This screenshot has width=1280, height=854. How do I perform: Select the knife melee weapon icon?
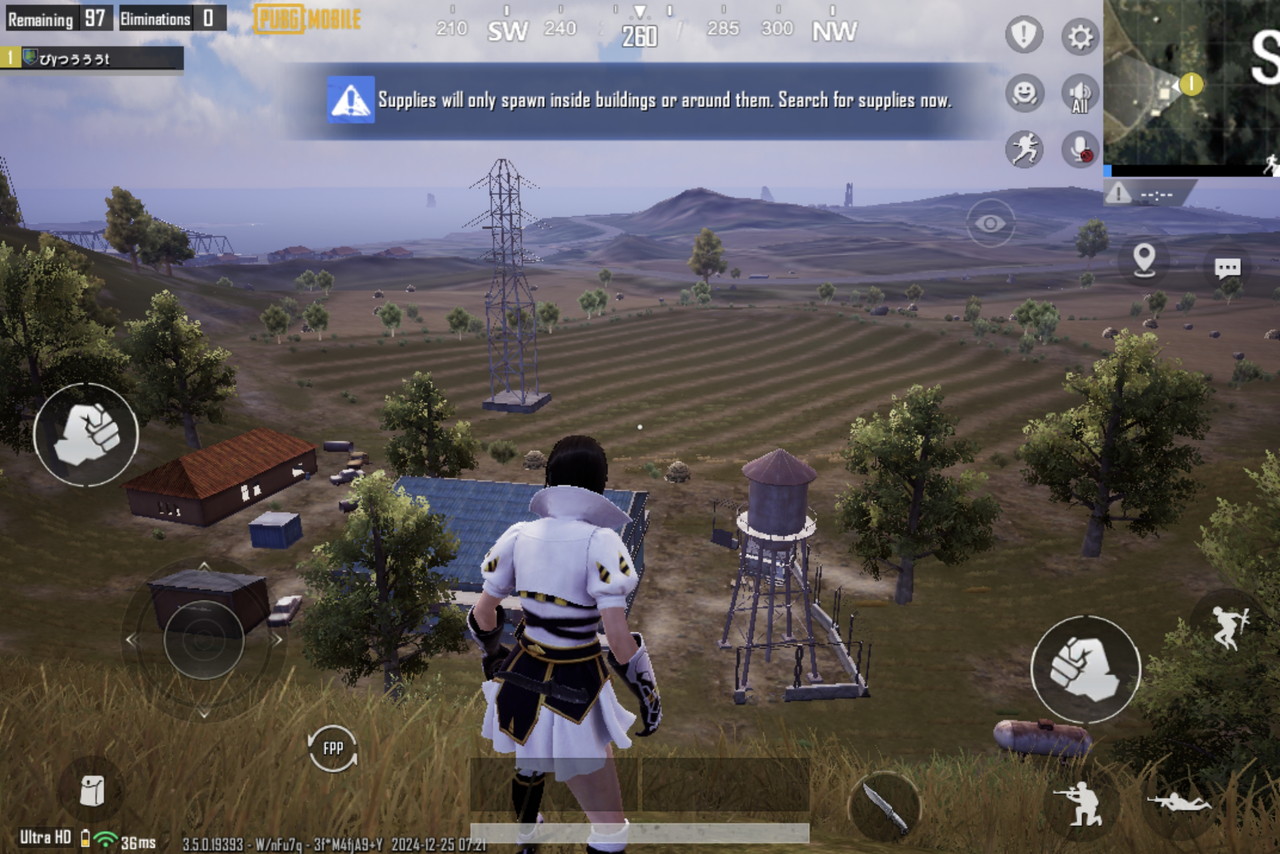[x=885, y=806]
